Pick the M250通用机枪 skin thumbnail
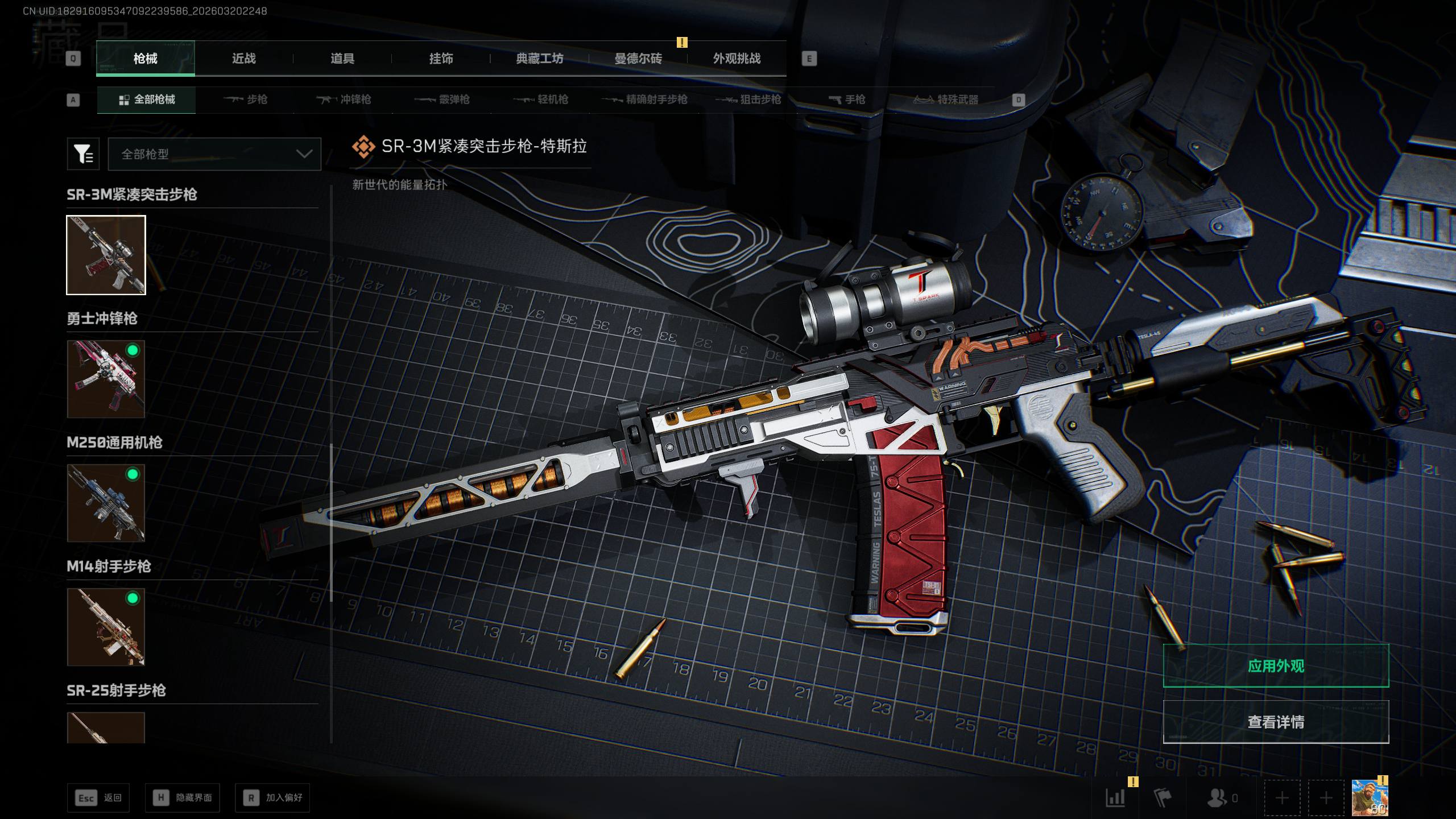The image size is (1456, 819). coord(106,503)
